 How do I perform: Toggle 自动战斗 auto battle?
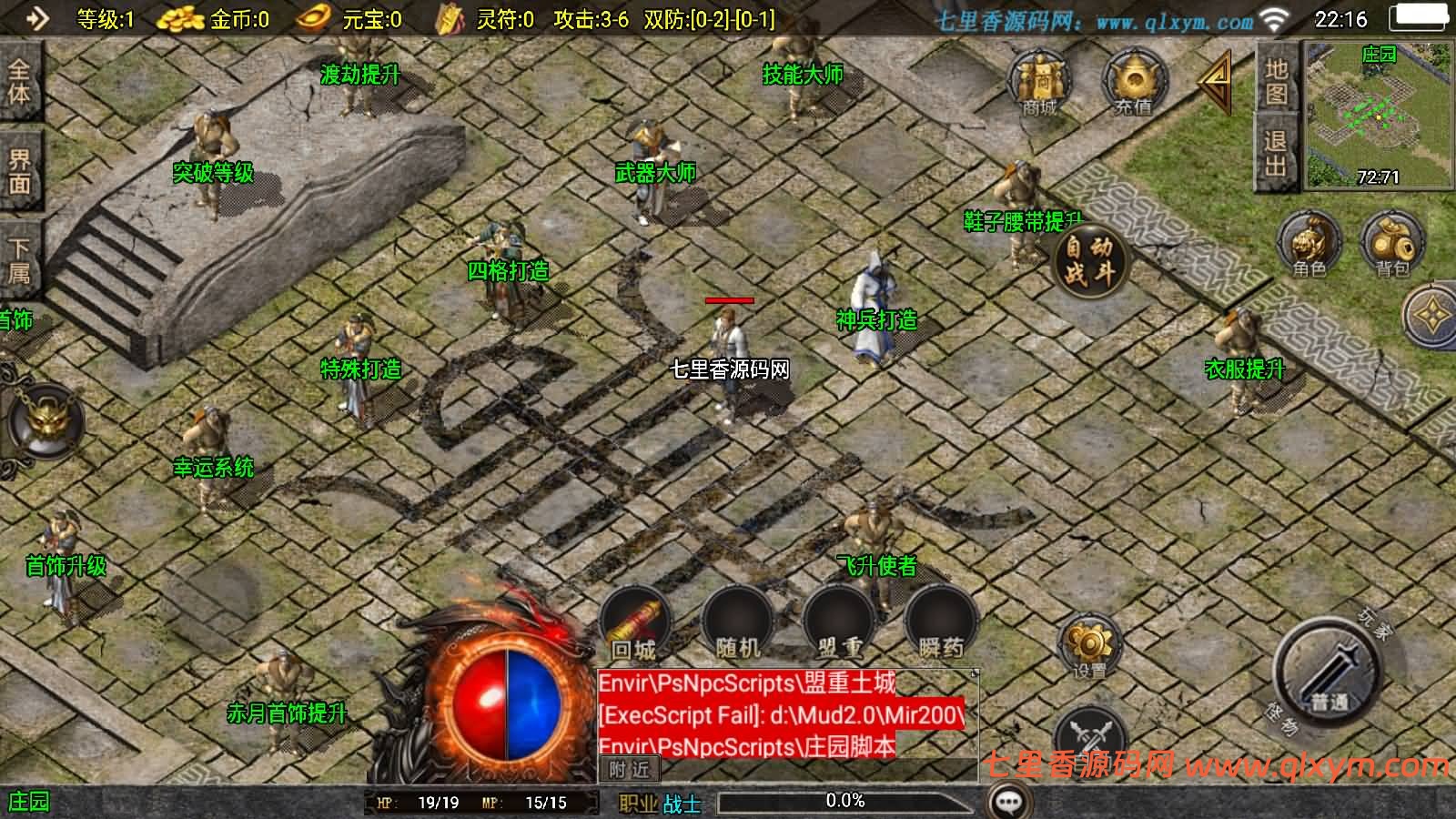tap(1089, 259)
